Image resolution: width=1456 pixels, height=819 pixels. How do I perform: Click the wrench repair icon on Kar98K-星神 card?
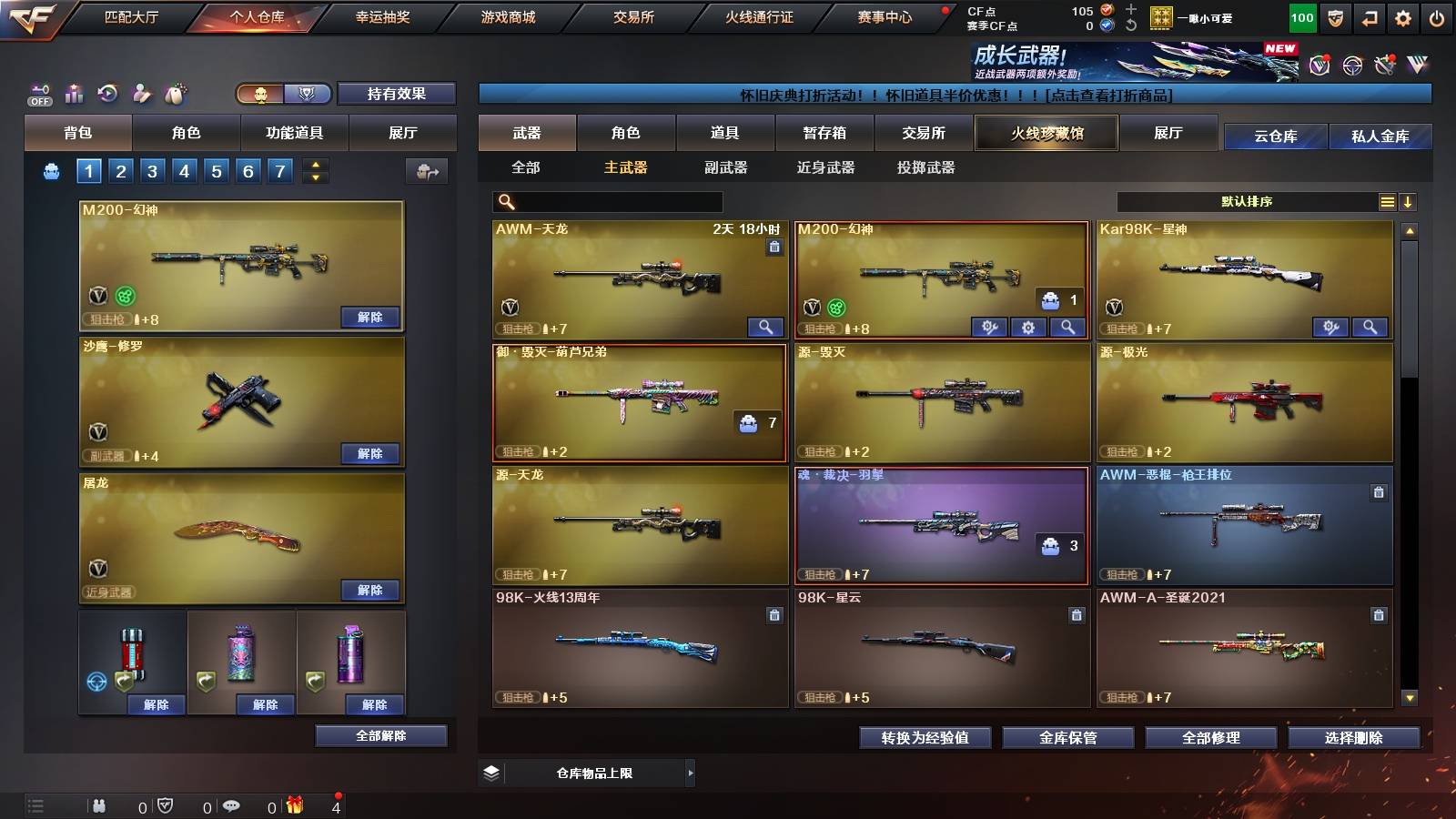(1331, 326)
